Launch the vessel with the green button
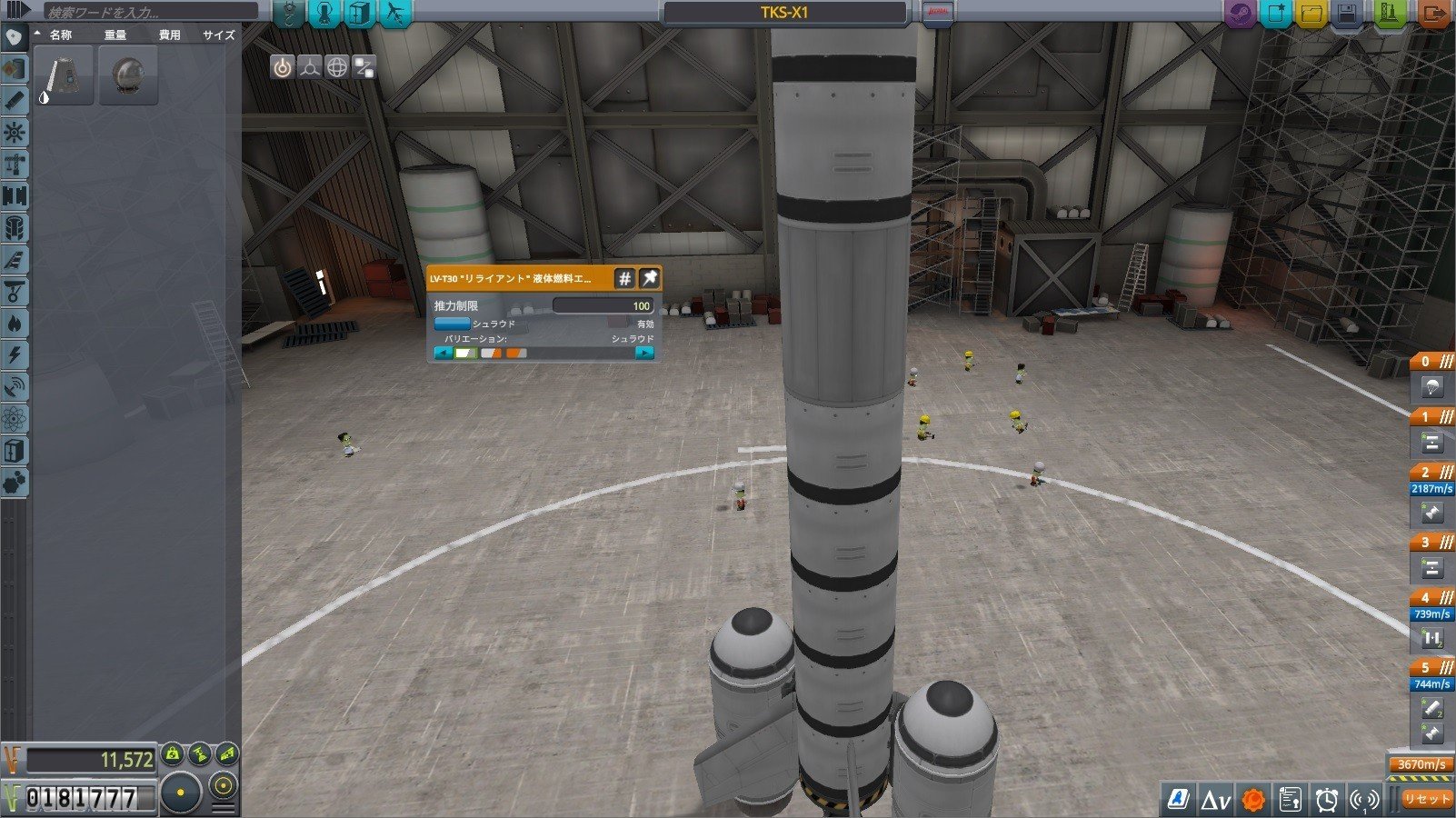 [1391, 14]
